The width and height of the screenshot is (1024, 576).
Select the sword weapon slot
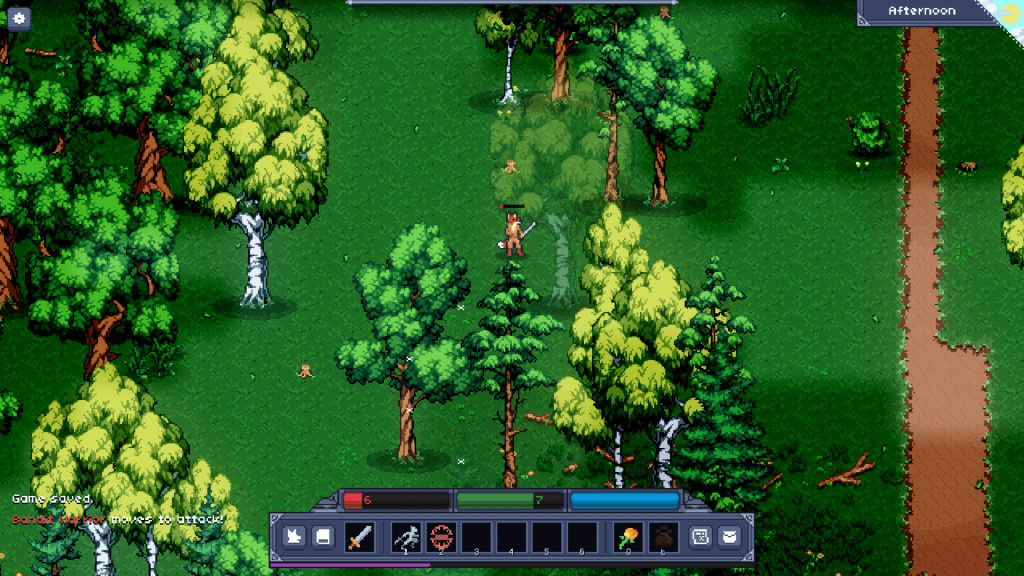tap(359, 537)
